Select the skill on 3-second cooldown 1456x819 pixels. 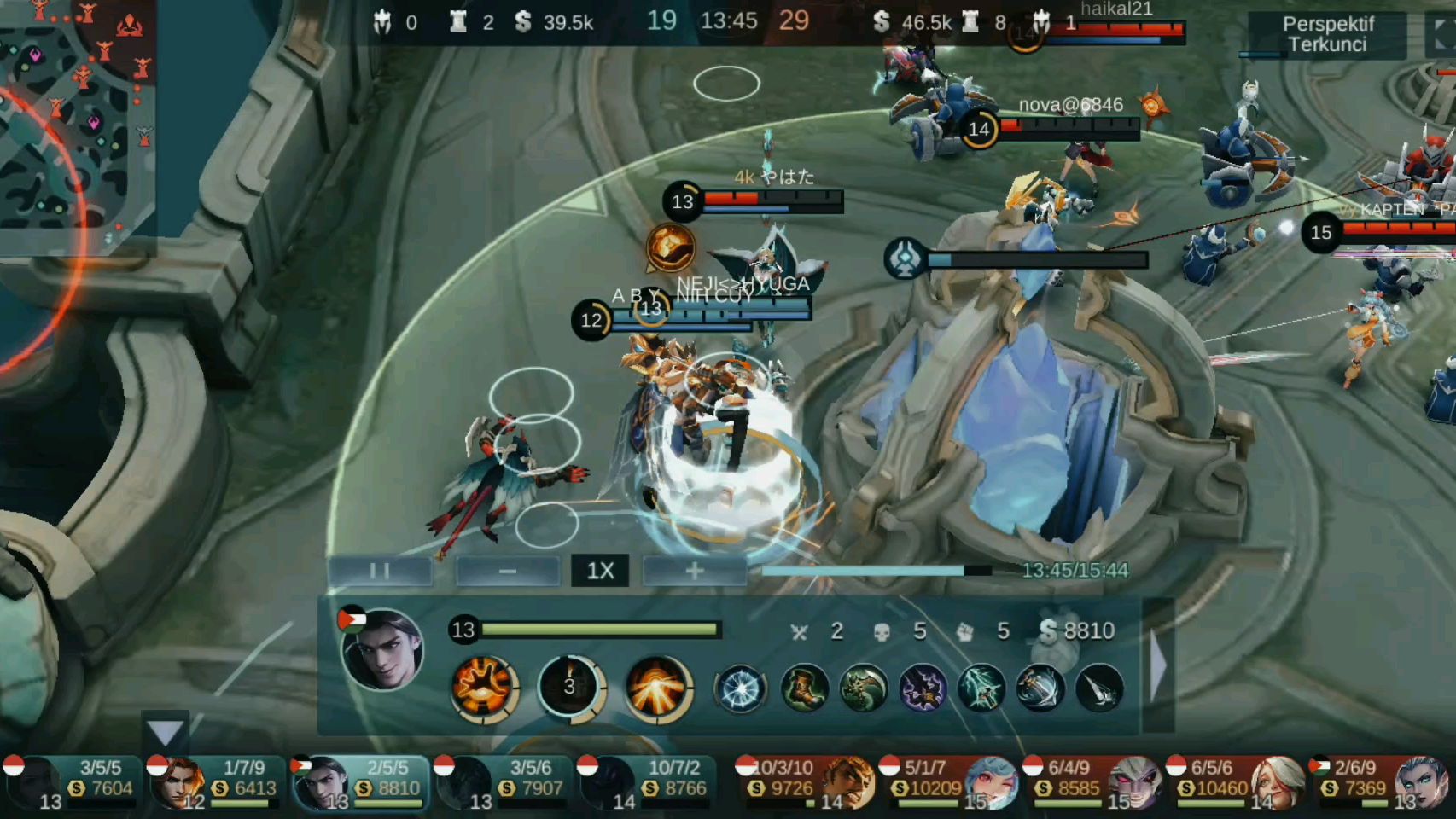pyautogui.click(x=570, y=686)
